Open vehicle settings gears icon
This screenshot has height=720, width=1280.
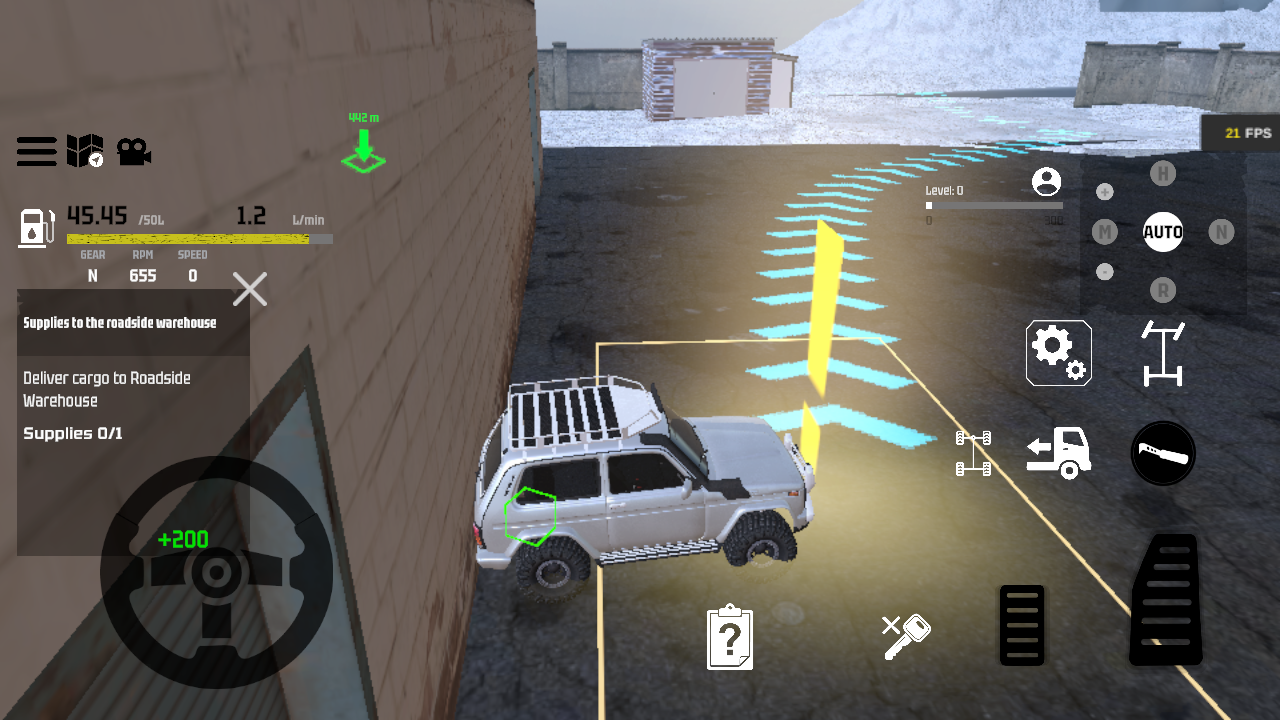pyautogui.click(x=1058, y=352)
